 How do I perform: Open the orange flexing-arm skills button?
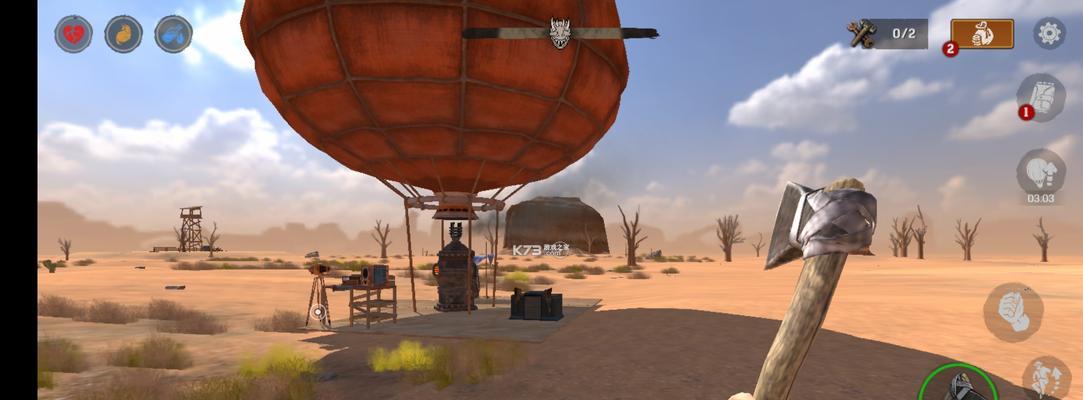point(981,34)
